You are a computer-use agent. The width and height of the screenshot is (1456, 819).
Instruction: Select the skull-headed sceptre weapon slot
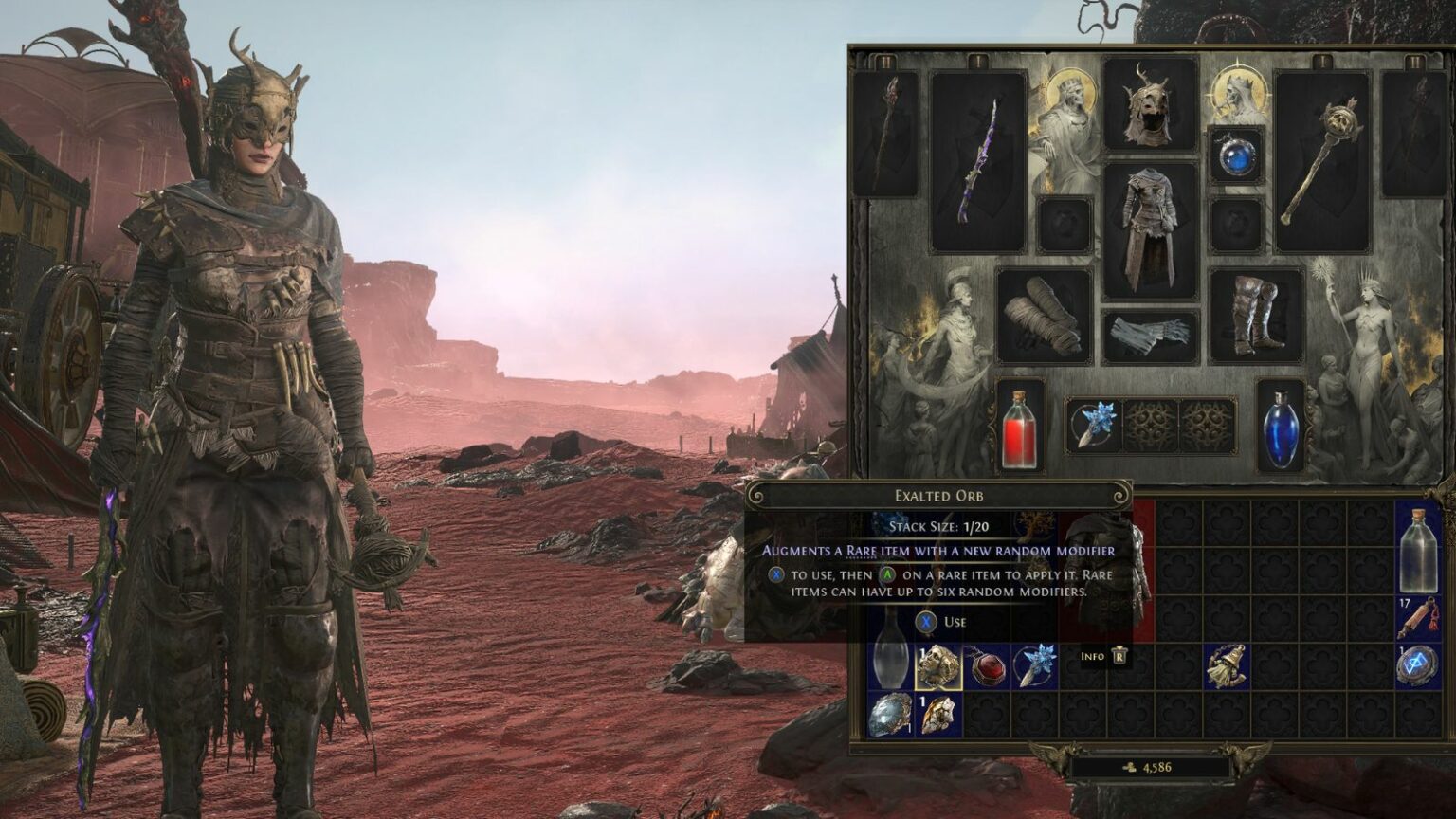point(1321,160)
